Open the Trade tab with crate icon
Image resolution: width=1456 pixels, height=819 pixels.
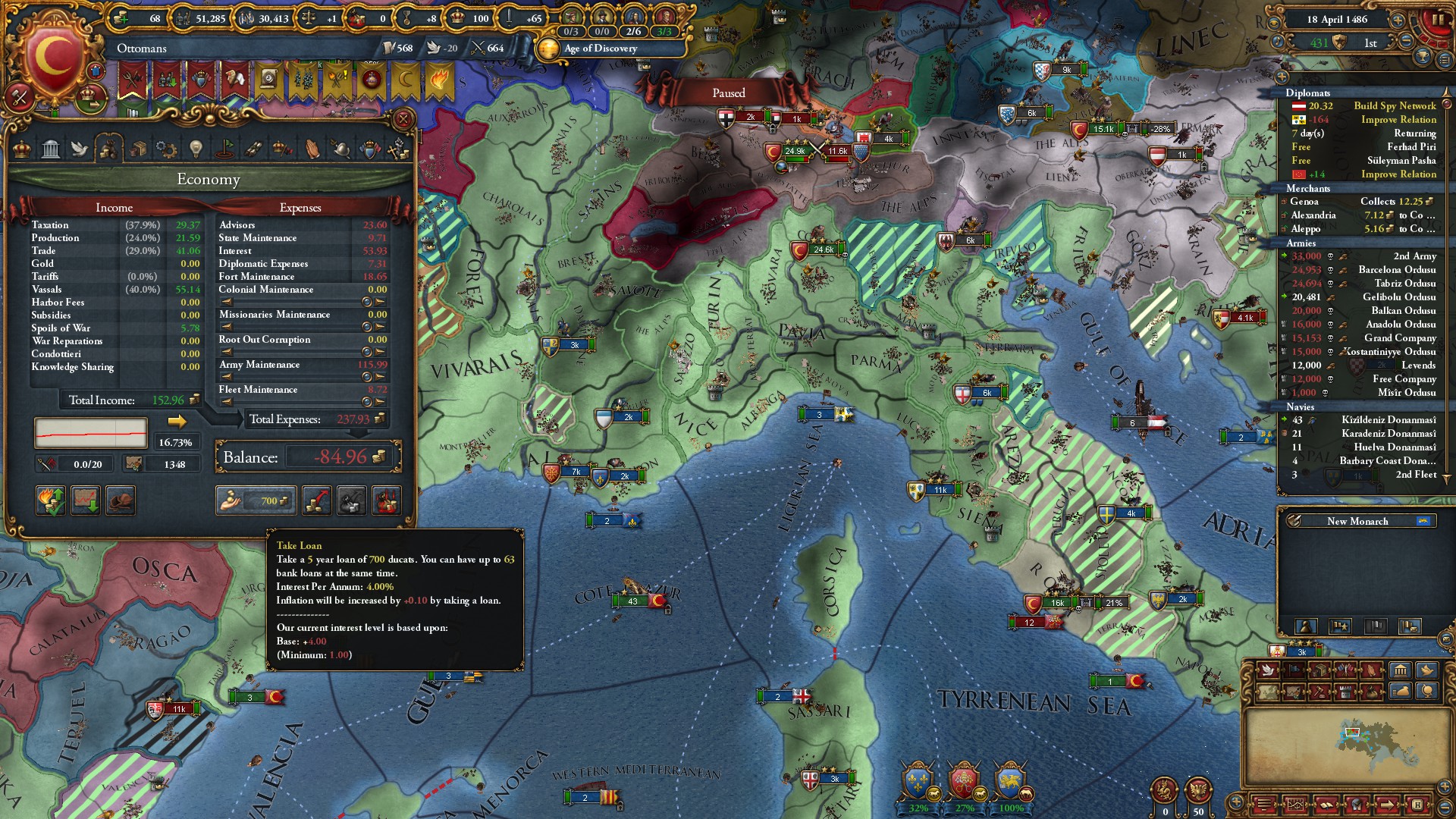[x=137, y=149]
